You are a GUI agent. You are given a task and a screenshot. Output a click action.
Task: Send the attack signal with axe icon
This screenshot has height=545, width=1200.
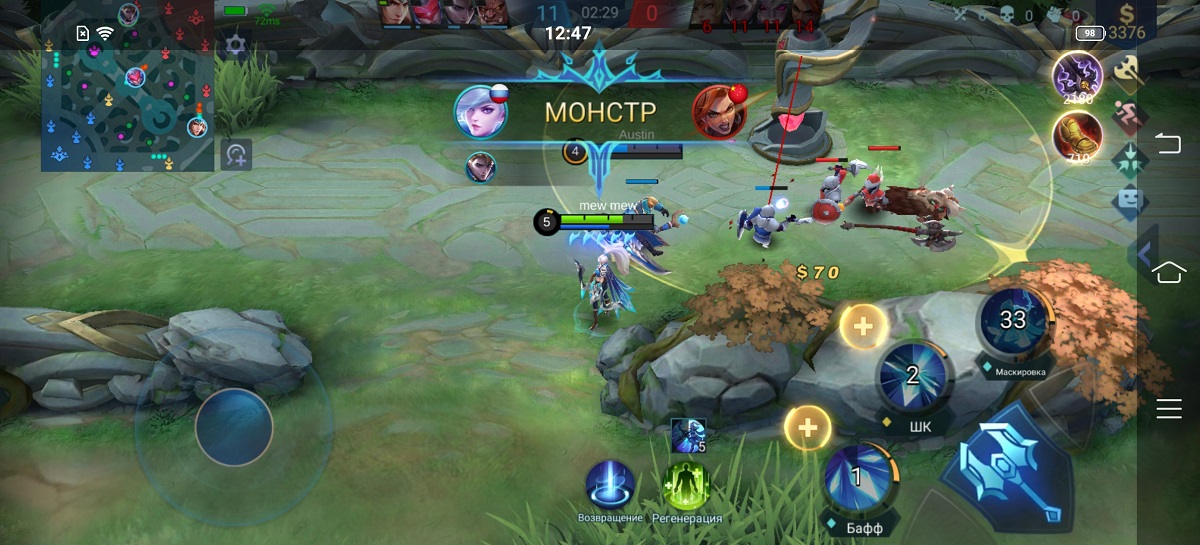click(1127, 70)
